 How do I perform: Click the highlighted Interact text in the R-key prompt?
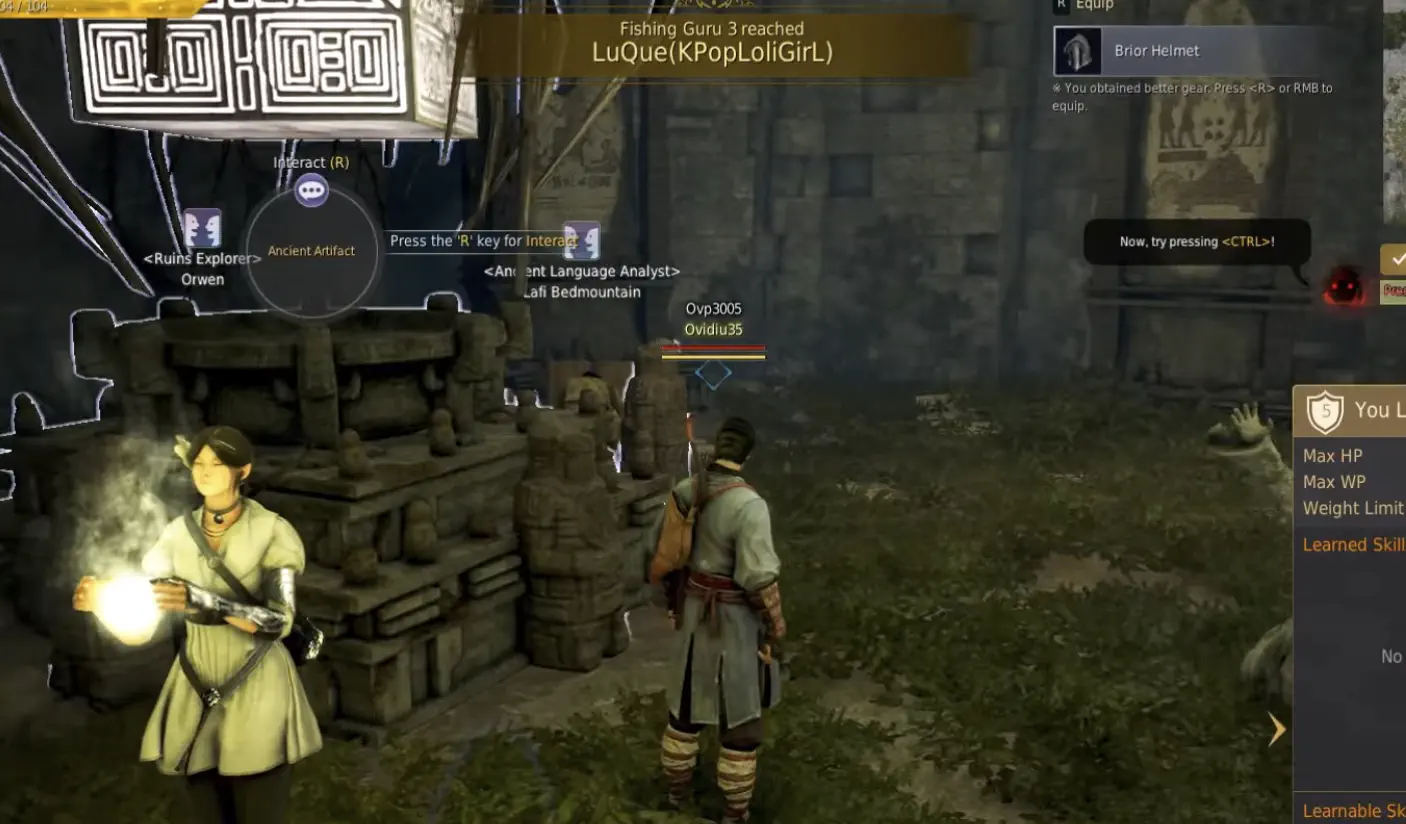pos(551,241)
